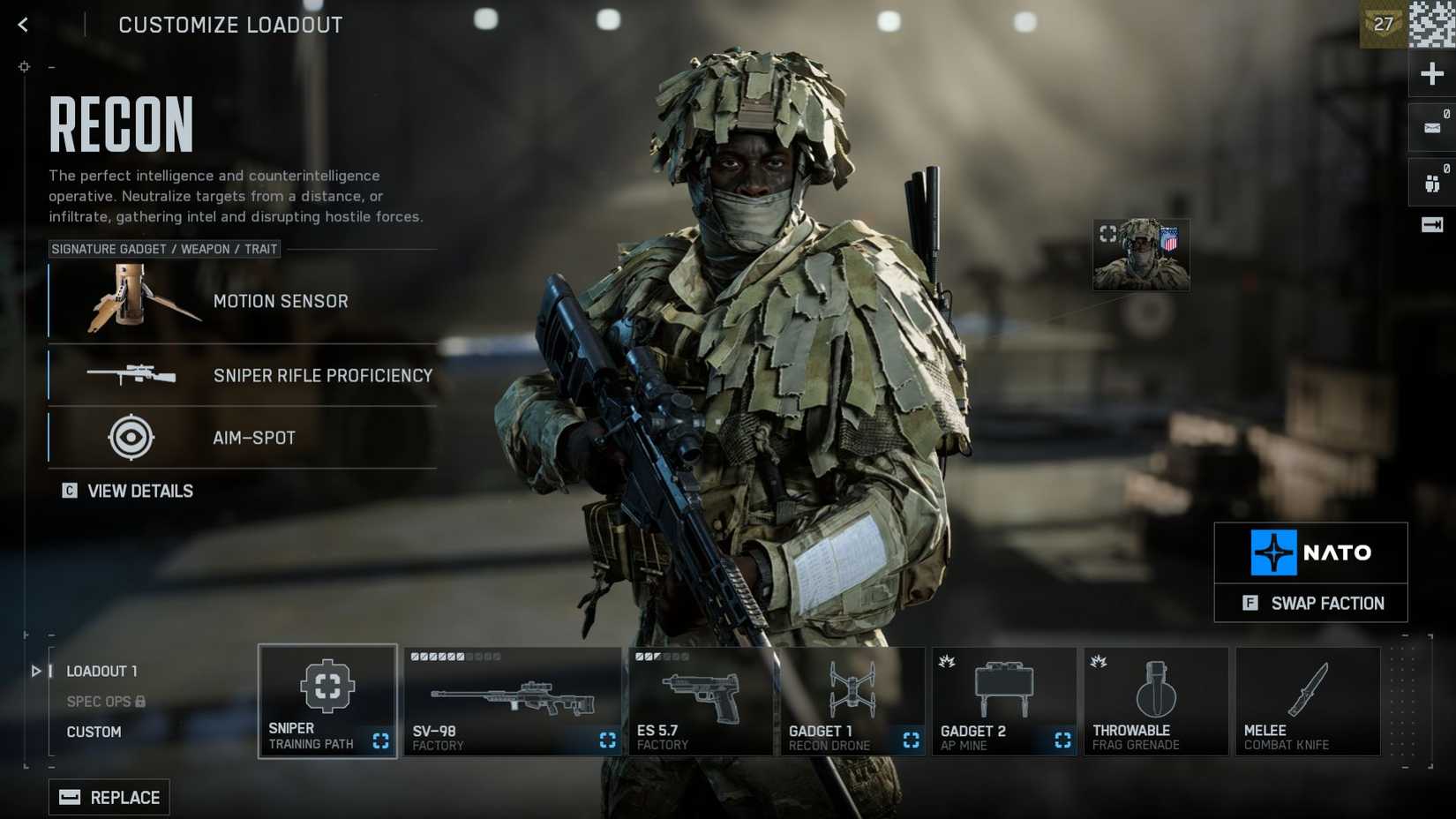The image size is (1456, 819).
Task: Select the locked Spec Ops loadout
Action: (97, 701)
